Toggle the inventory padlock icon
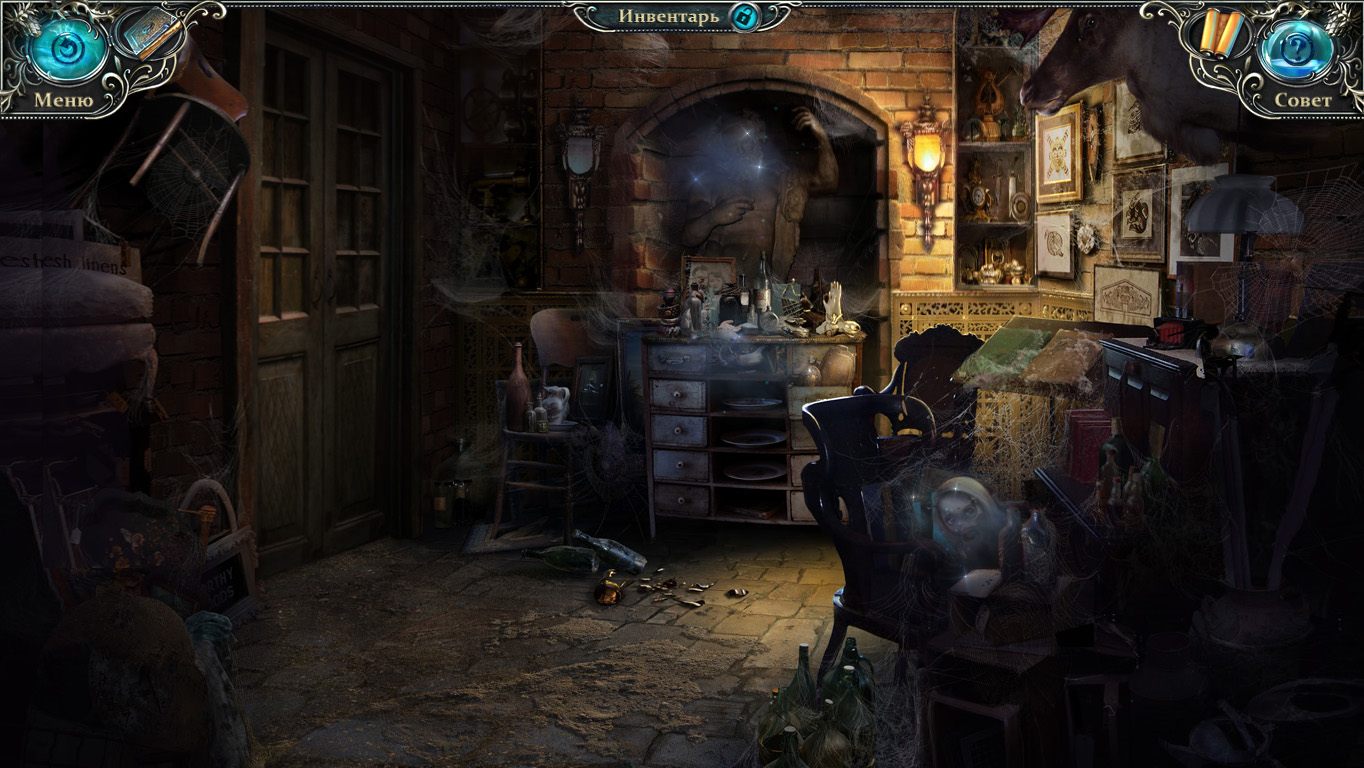 tap(744, 16)
